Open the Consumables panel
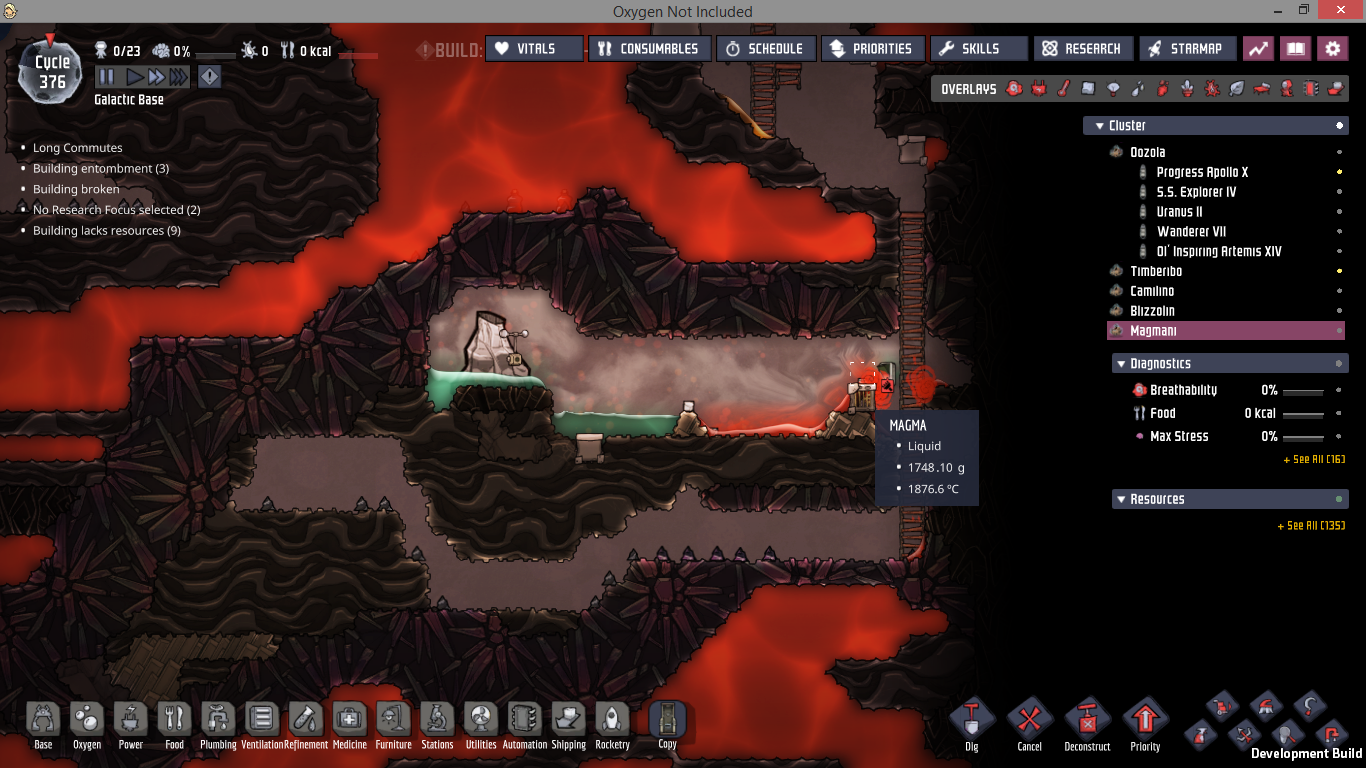The height and width of the screenshot is (768, 1366). tap(649, 49)
